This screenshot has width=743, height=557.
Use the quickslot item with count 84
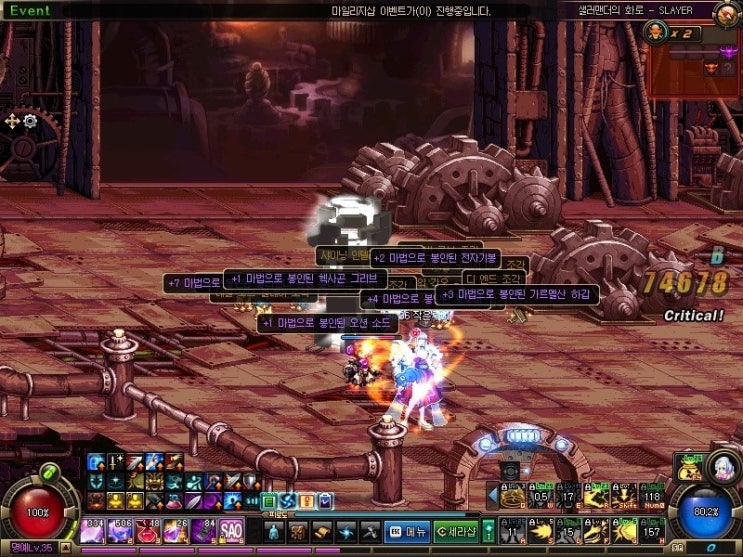[204, 529]
